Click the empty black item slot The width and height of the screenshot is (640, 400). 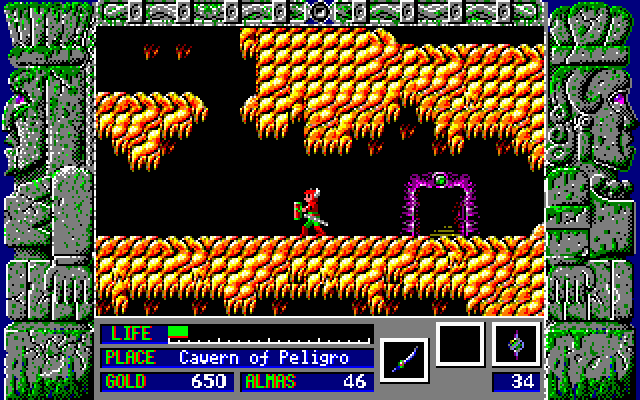click(460, 344)
